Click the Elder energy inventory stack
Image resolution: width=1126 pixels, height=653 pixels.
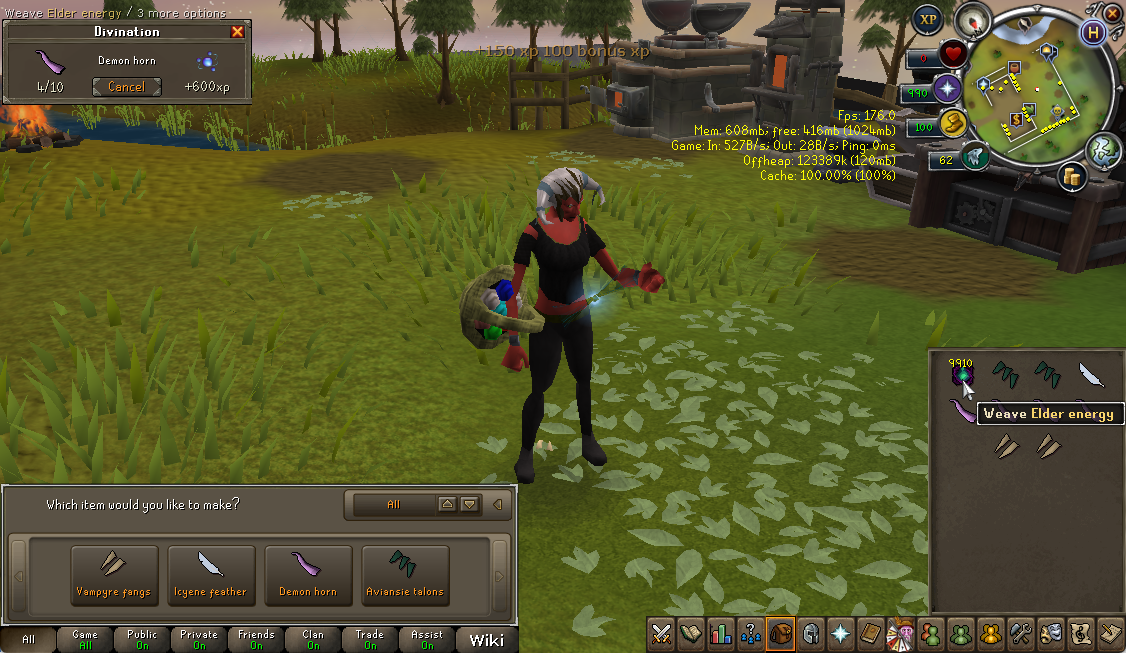tap(962, 376)
